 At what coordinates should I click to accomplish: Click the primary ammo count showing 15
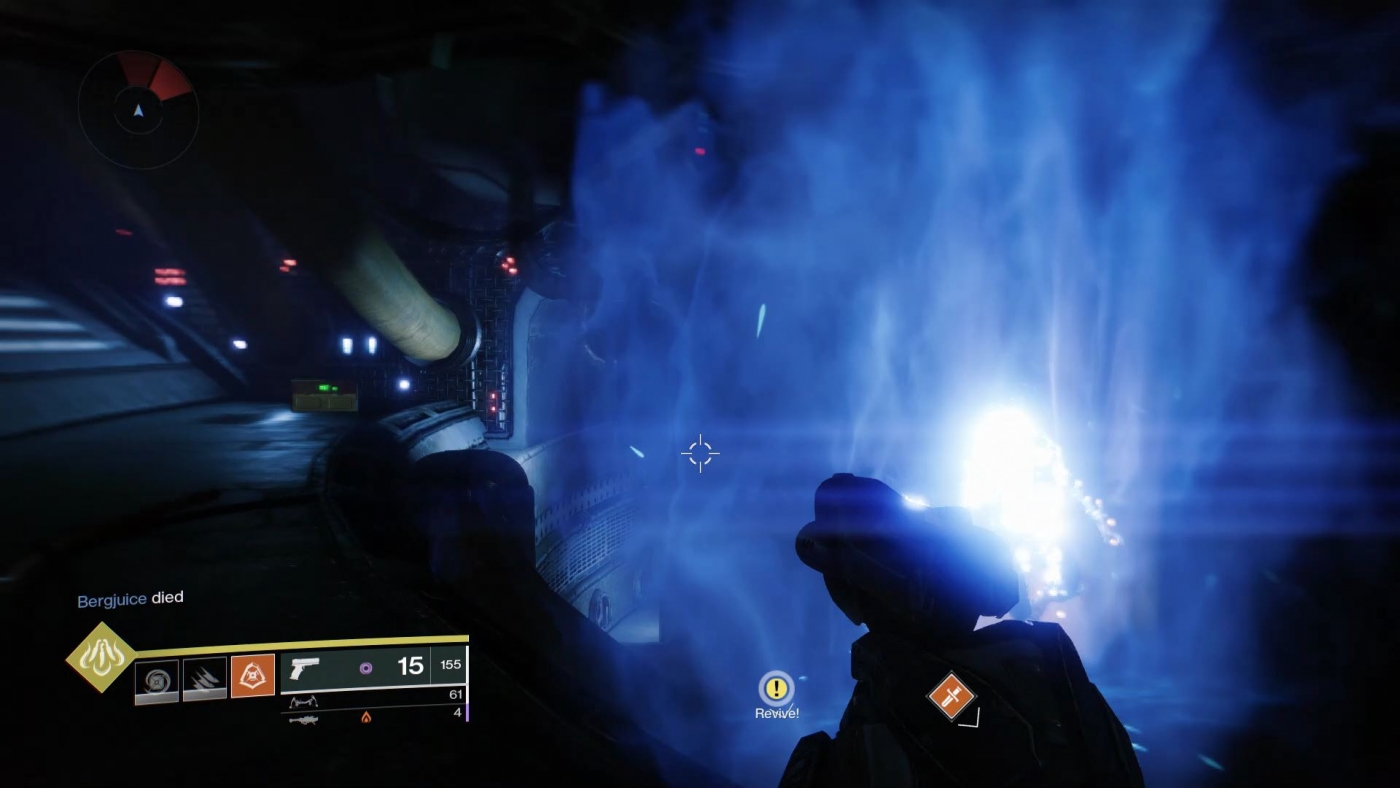pos(411,667)
